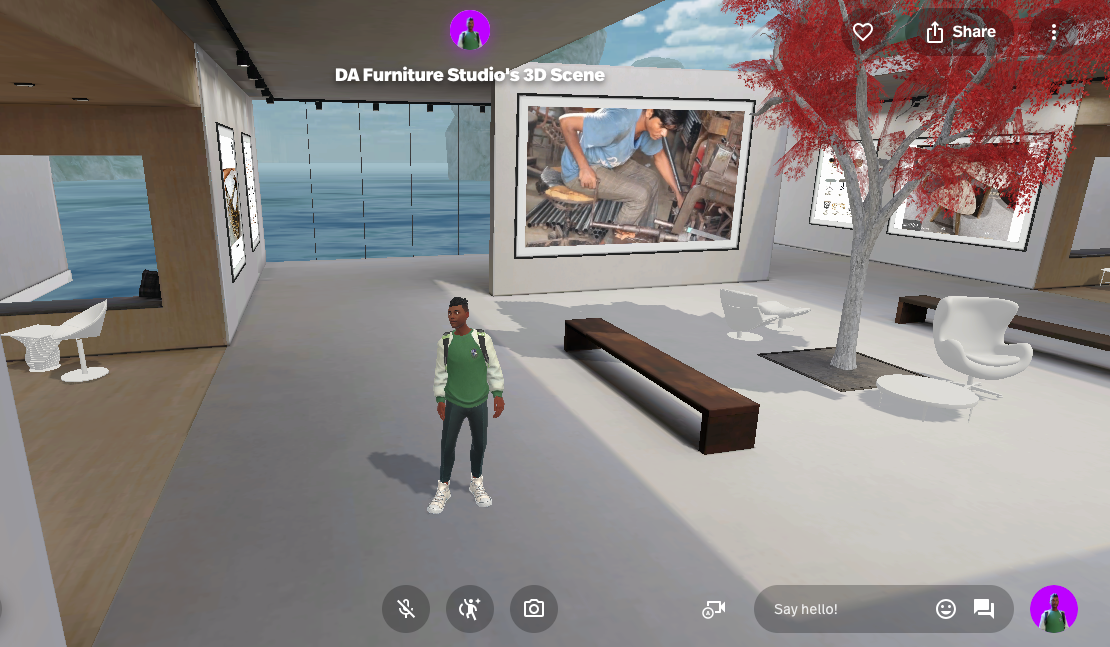Open the Share dialog
Image resolution: width=1110 pixels, height=647 pixels.
point(960,32)
